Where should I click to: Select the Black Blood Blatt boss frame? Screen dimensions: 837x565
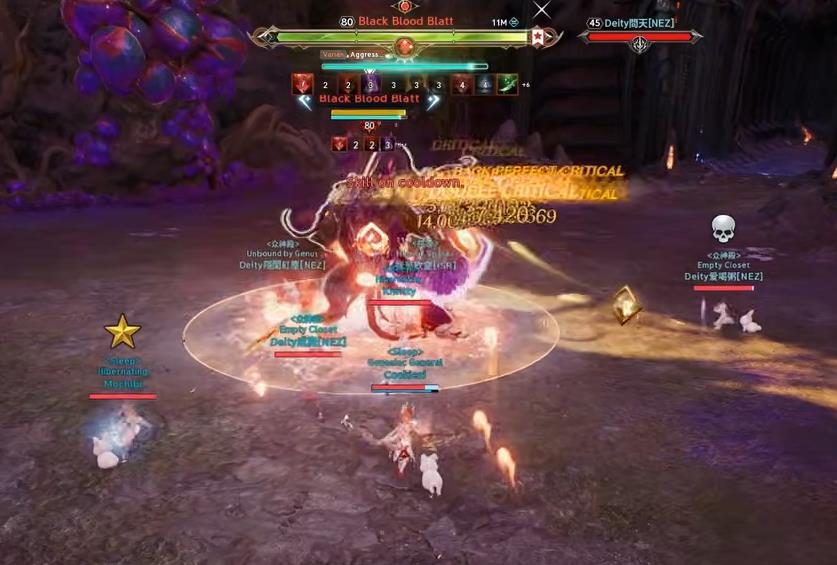pos(403,37)
